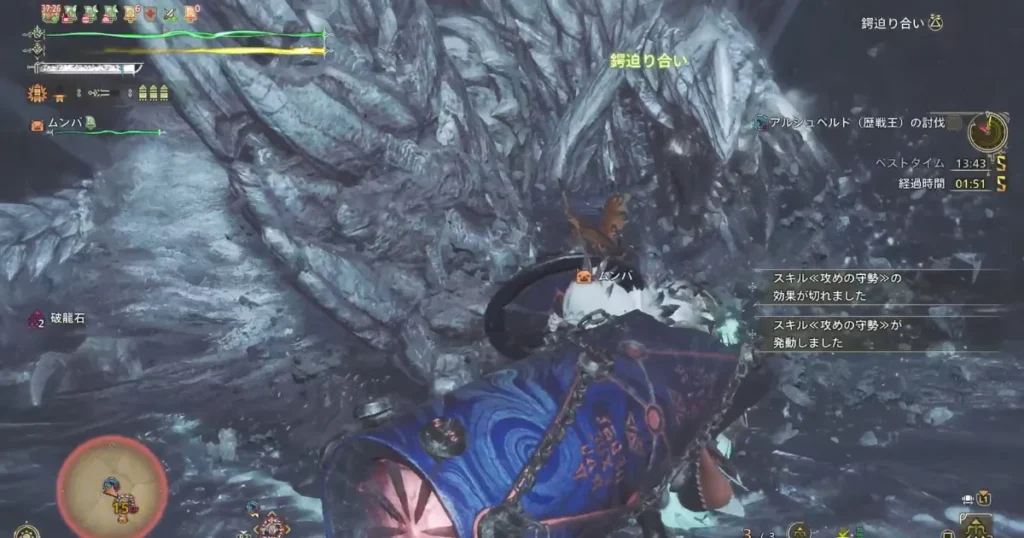Click the sword attack buff icon
Viewport: 1024px width, 538px height.
170,14
